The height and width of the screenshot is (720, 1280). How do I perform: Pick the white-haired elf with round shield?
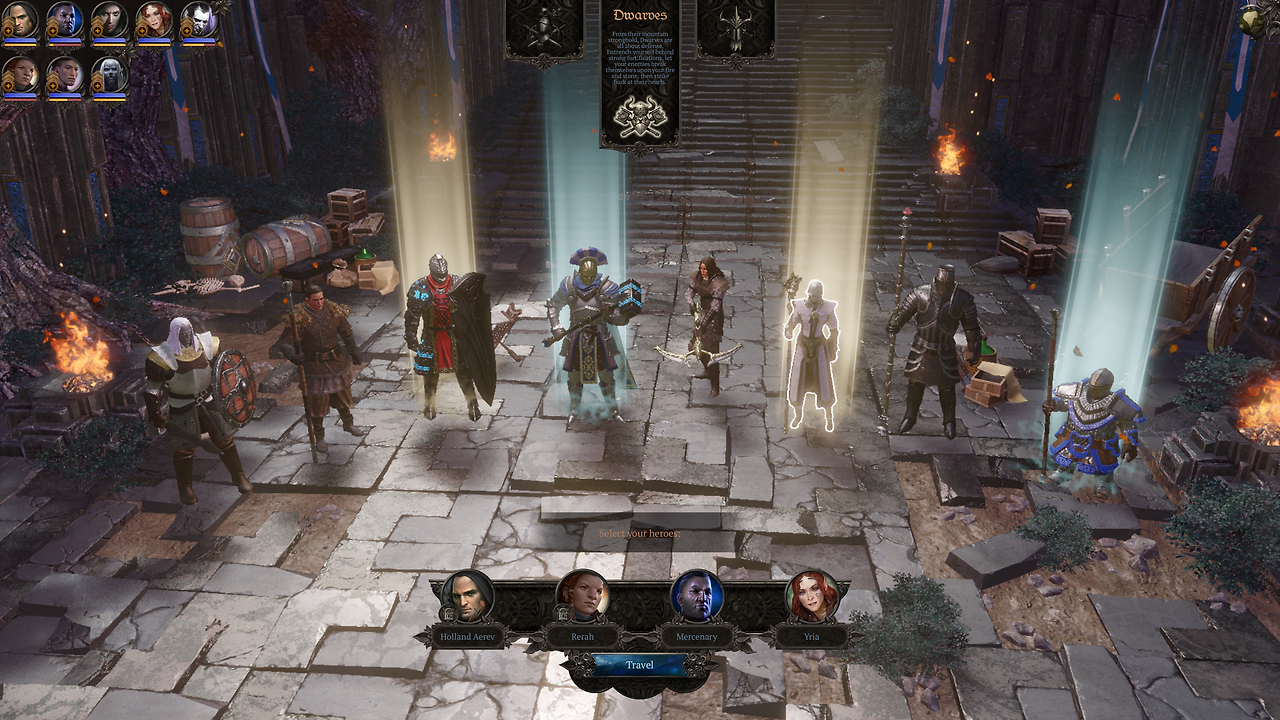pos(192,400)
